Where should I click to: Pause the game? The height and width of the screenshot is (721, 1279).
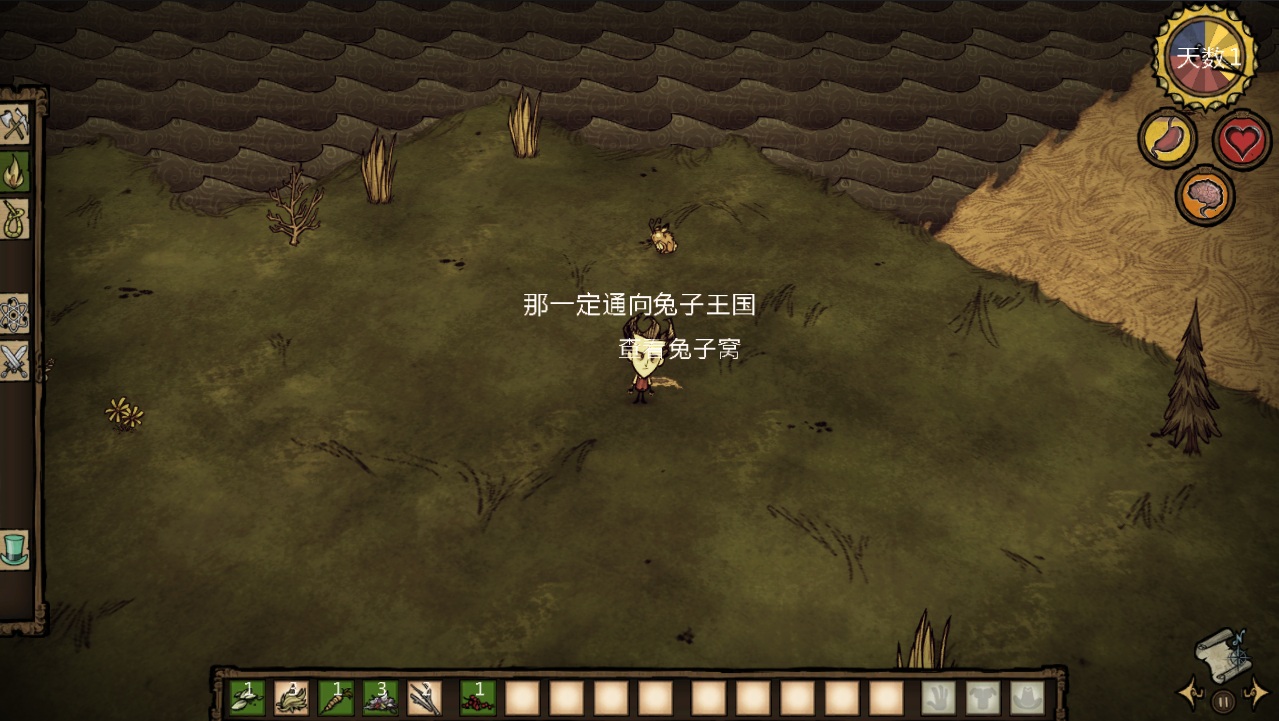1223,700
